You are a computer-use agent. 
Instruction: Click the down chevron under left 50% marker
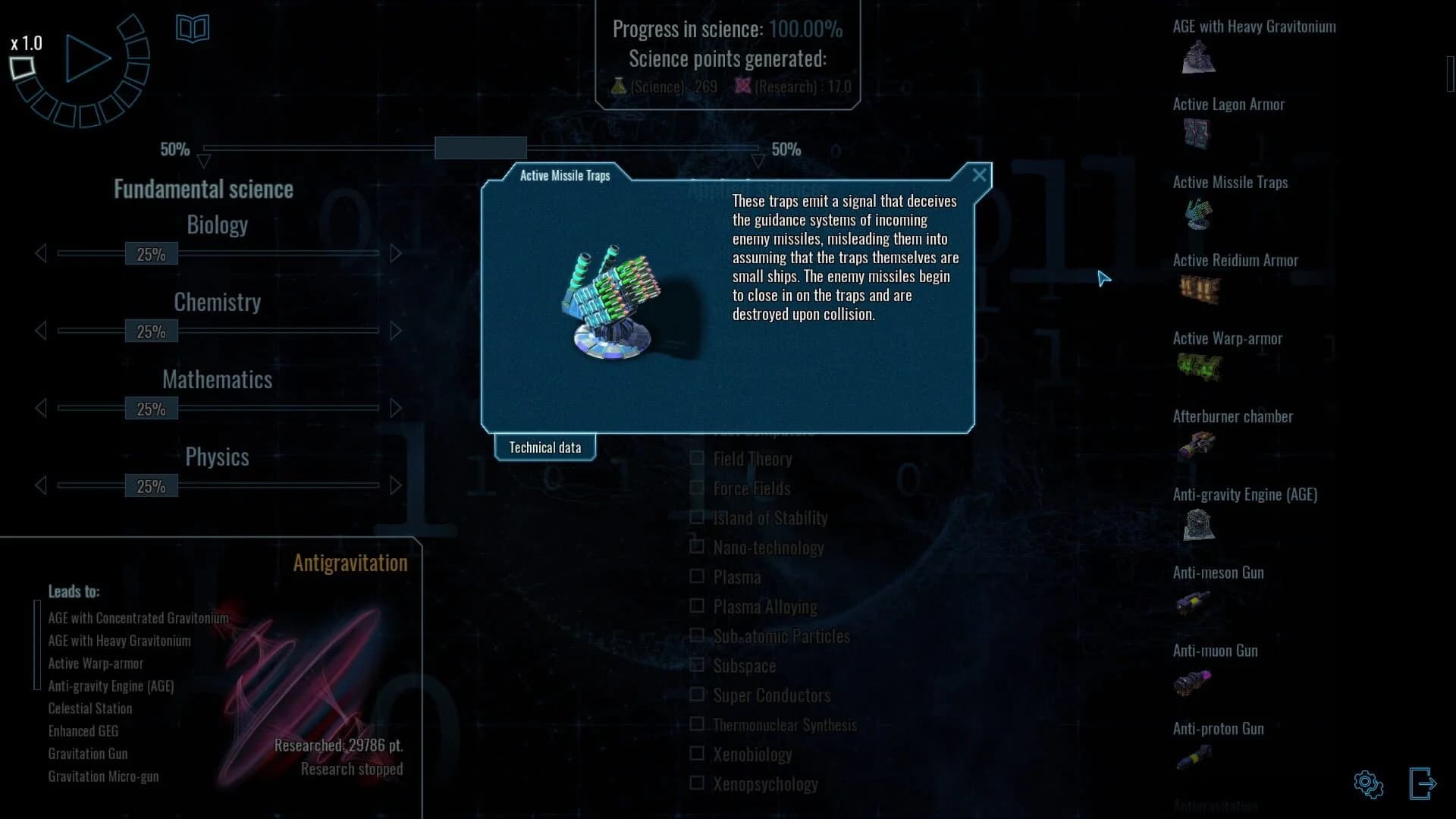click(203, 160)
